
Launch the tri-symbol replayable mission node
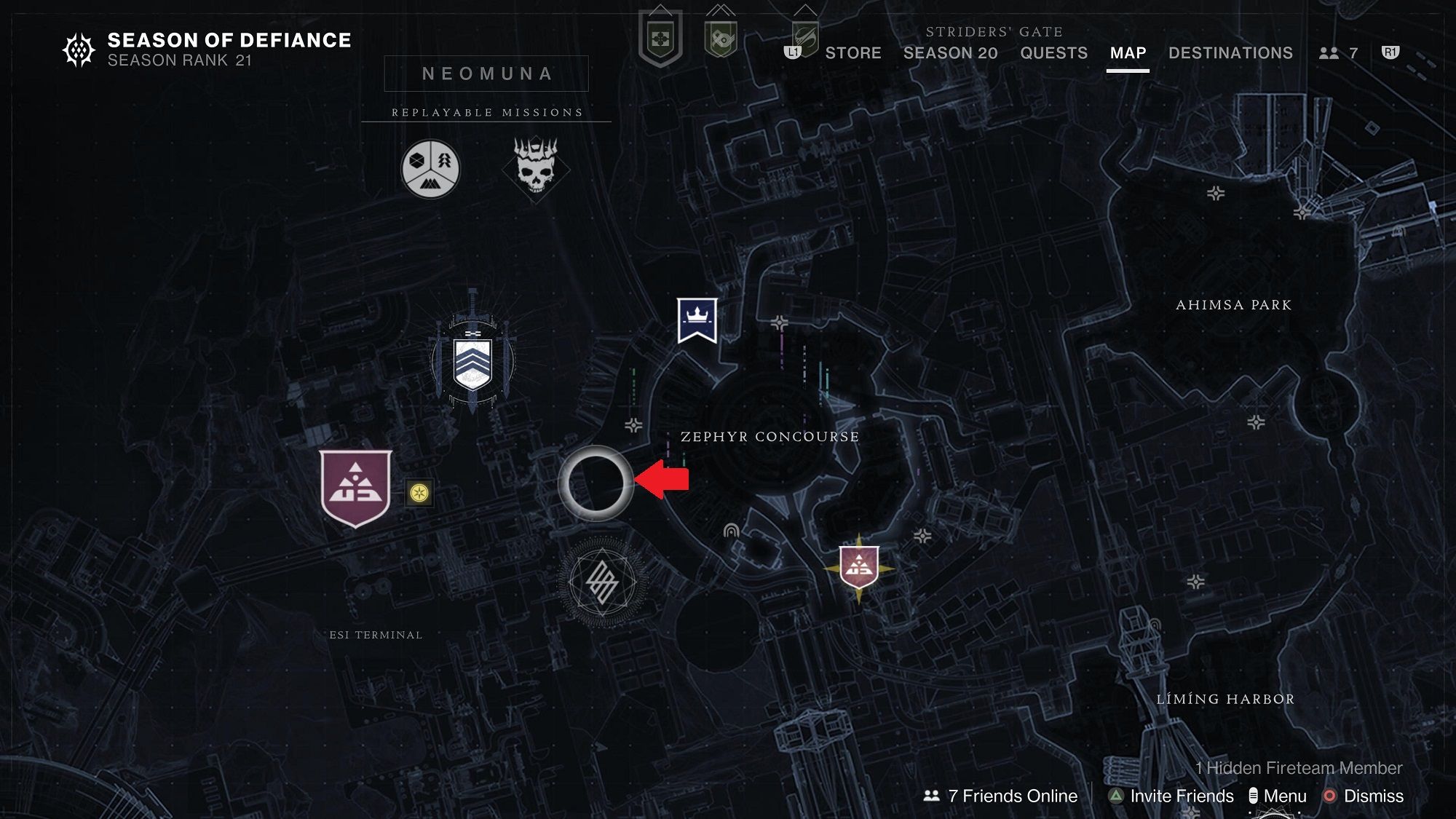click(429, 167)
